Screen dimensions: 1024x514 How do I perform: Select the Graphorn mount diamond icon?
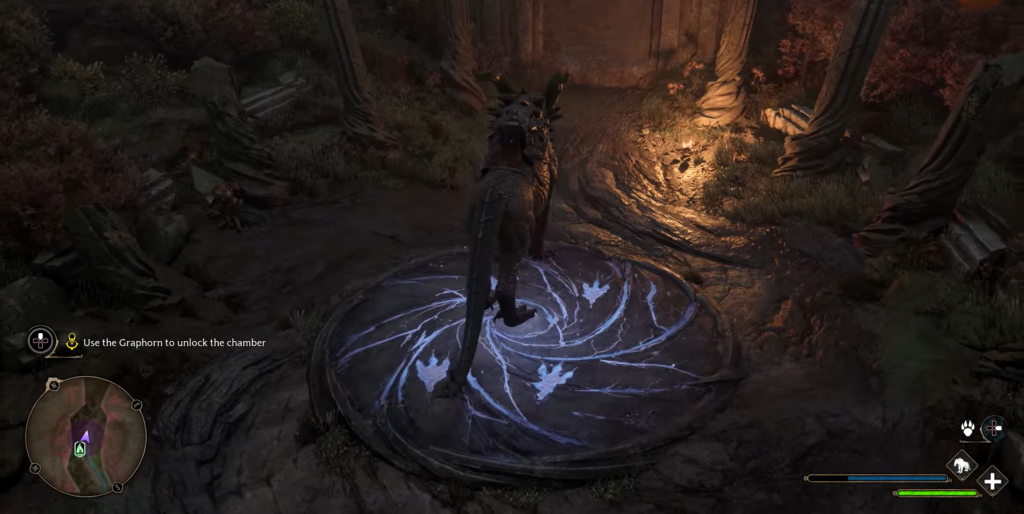click(x=961, y=465)
